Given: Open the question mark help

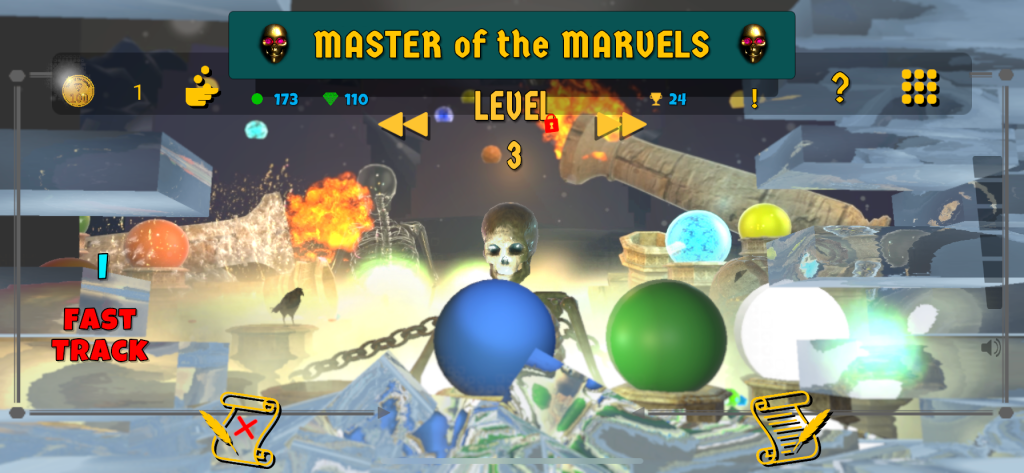Looking at the screenshot, I should tap(840, 89).
